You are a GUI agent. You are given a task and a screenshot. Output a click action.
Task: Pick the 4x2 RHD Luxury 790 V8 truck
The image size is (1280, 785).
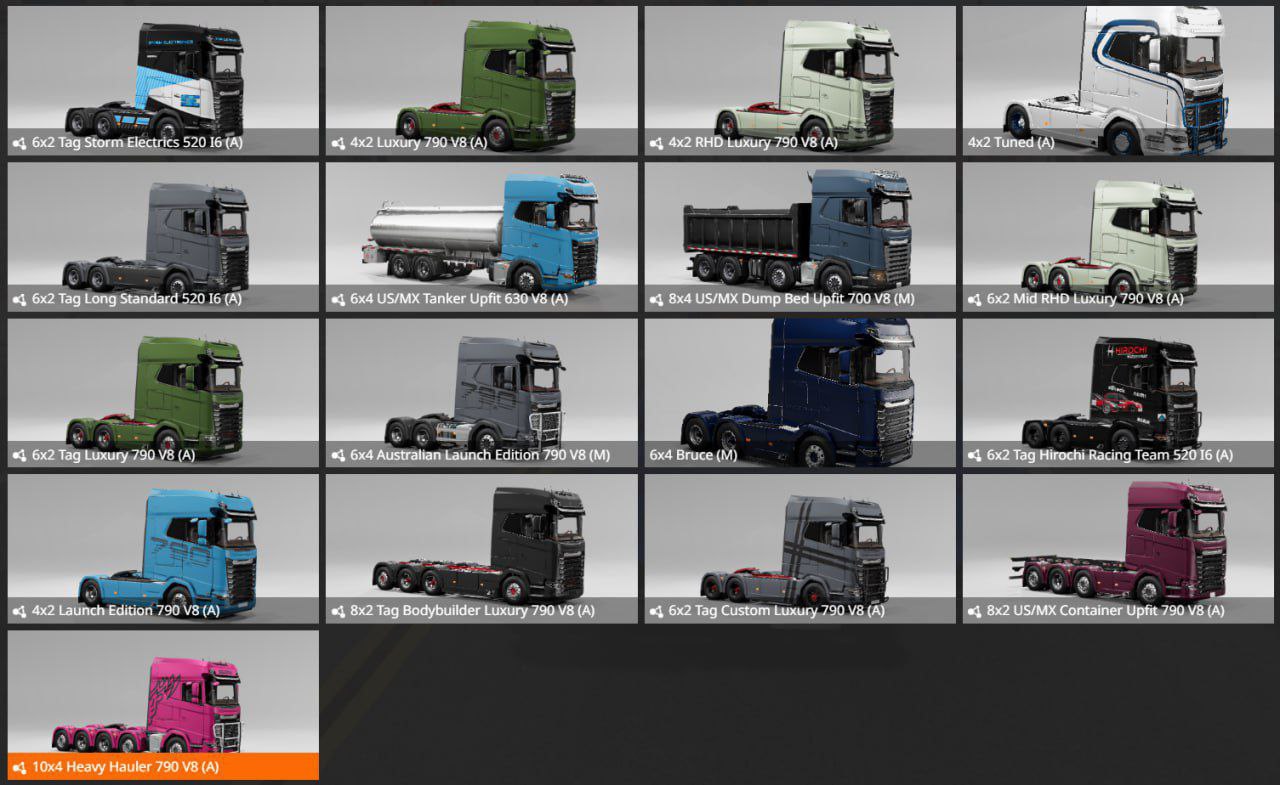800,82
